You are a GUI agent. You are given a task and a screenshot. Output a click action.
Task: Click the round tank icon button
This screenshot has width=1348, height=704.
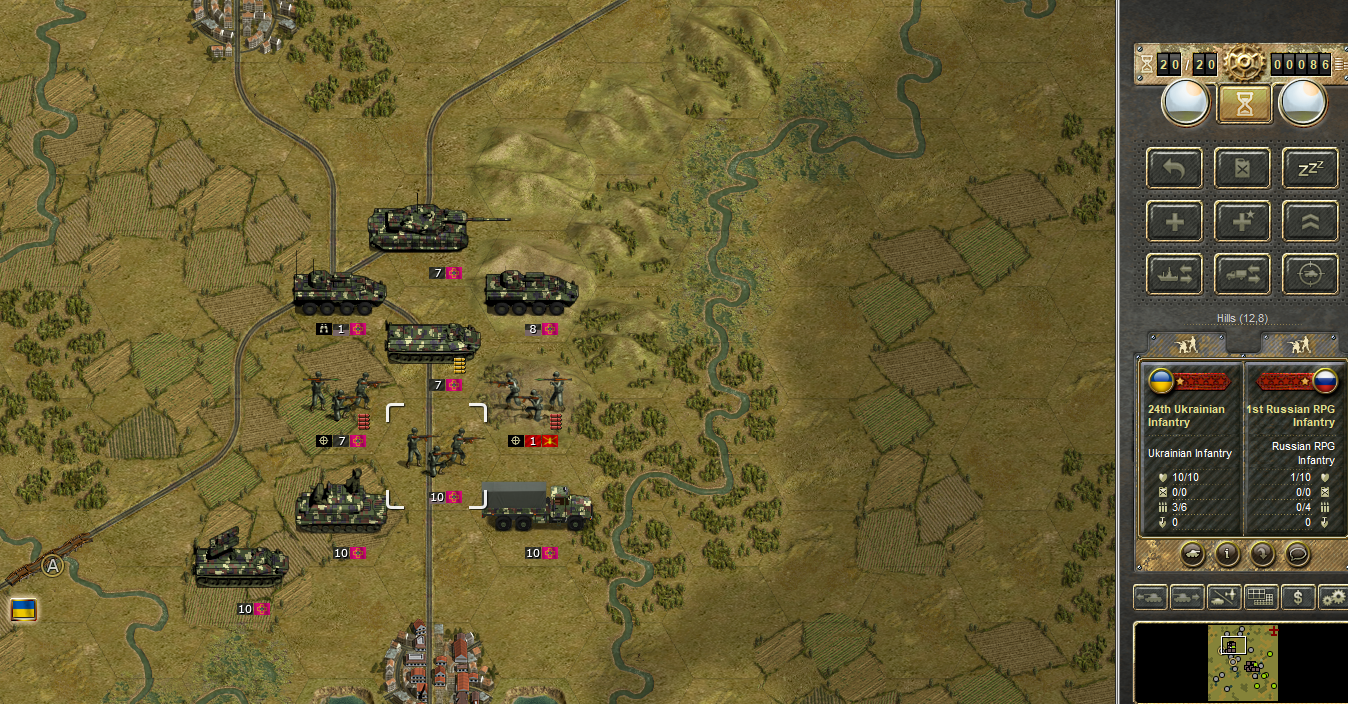point(1193,553)
